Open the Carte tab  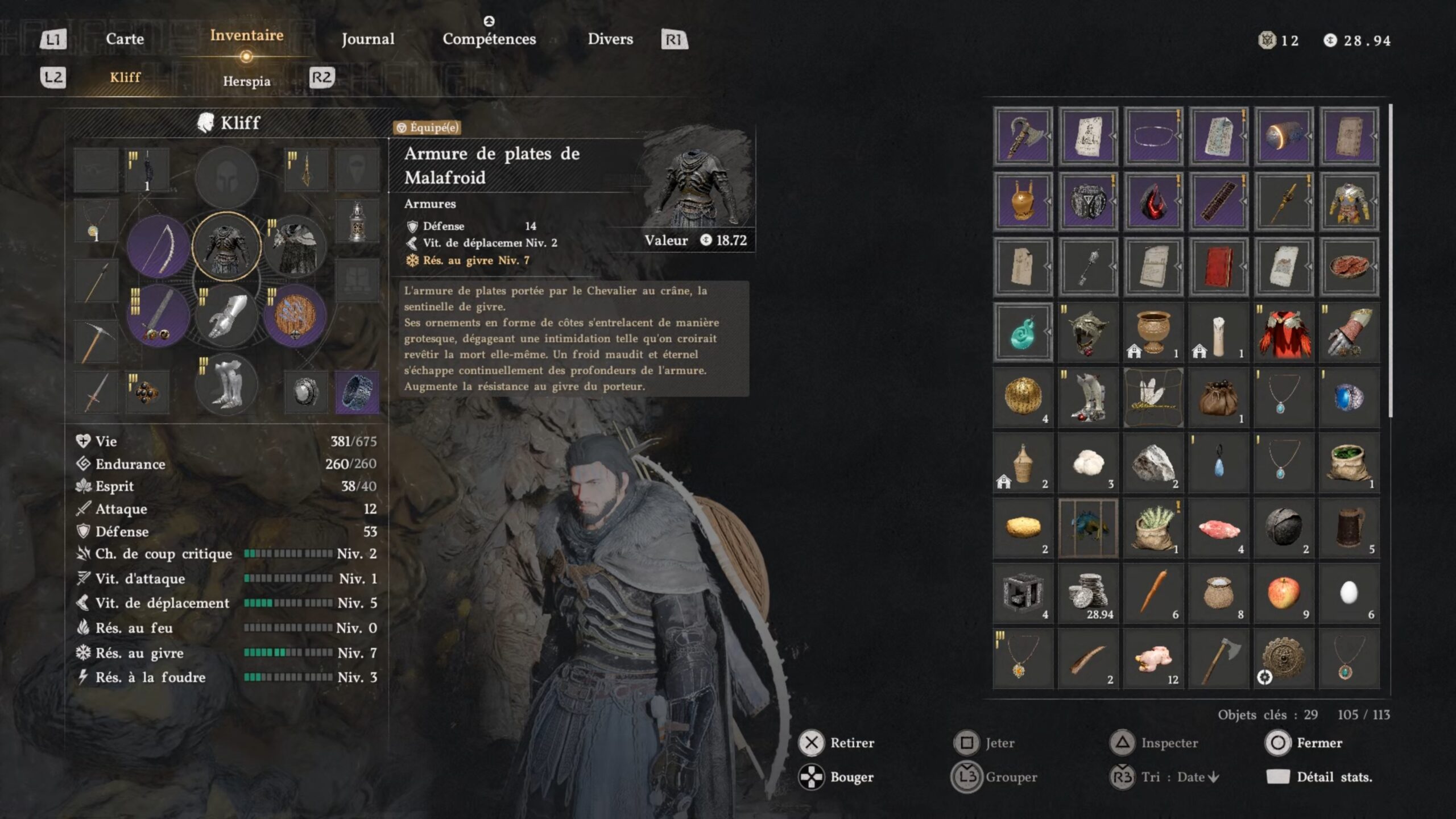tap(125, 39)
